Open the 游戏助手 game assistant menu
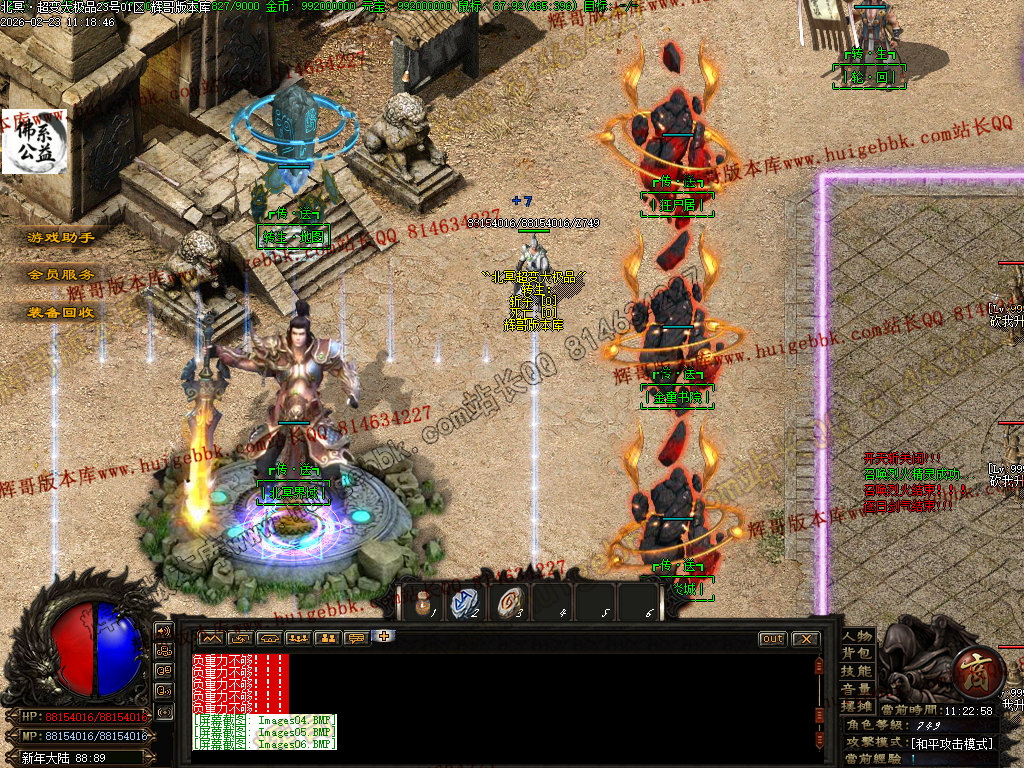Image resolution: width=1024 pixels, height=768 pixels. tap(61, 238)
